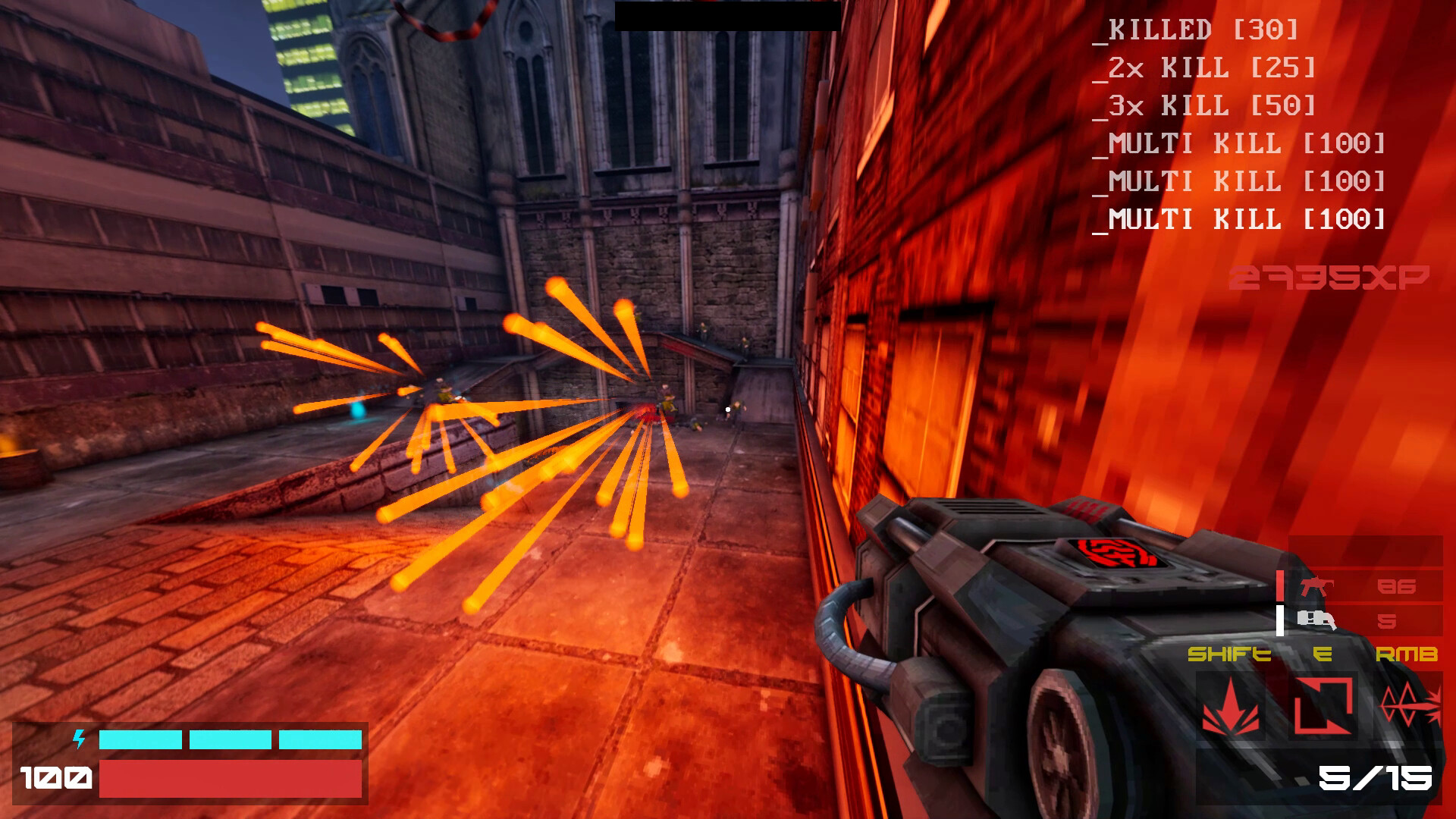
Task: Click the white crosshair dot
Action: pyautogui.click(x=726, y=408)
